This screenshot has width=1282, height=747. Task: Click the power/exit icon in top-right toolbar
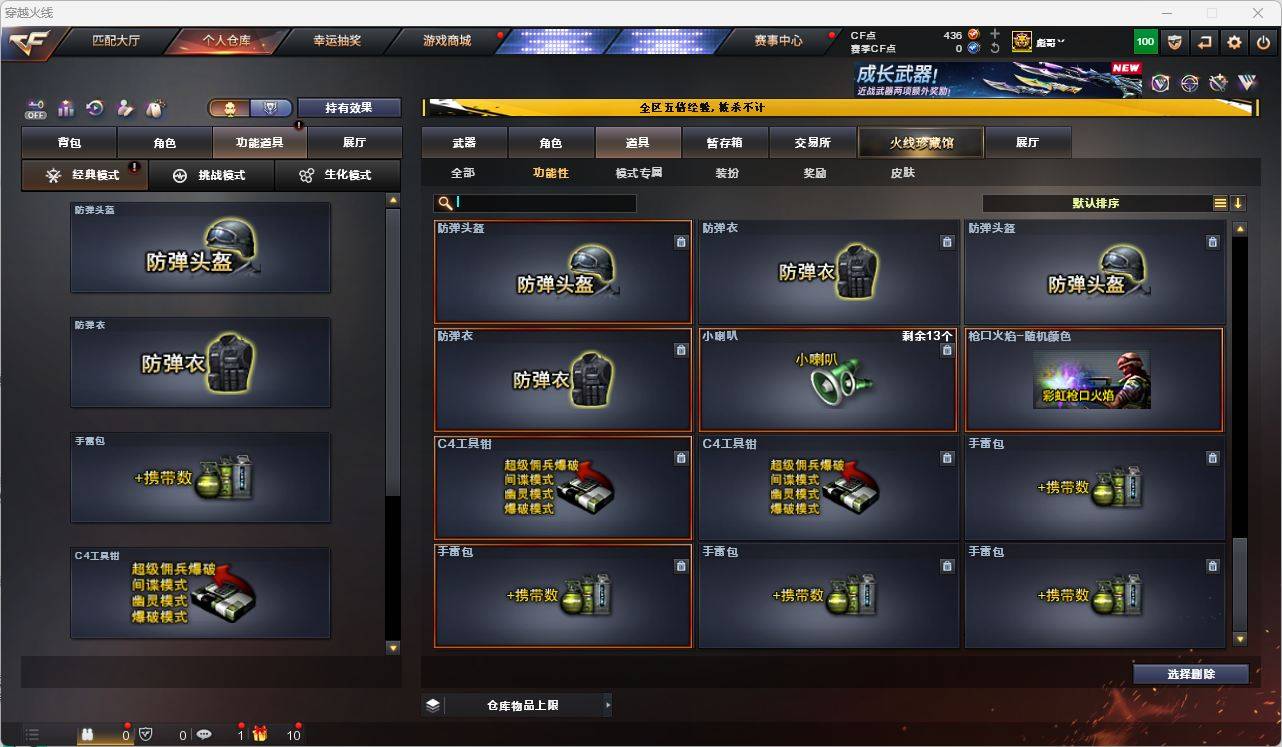(x=1263, y=42)
